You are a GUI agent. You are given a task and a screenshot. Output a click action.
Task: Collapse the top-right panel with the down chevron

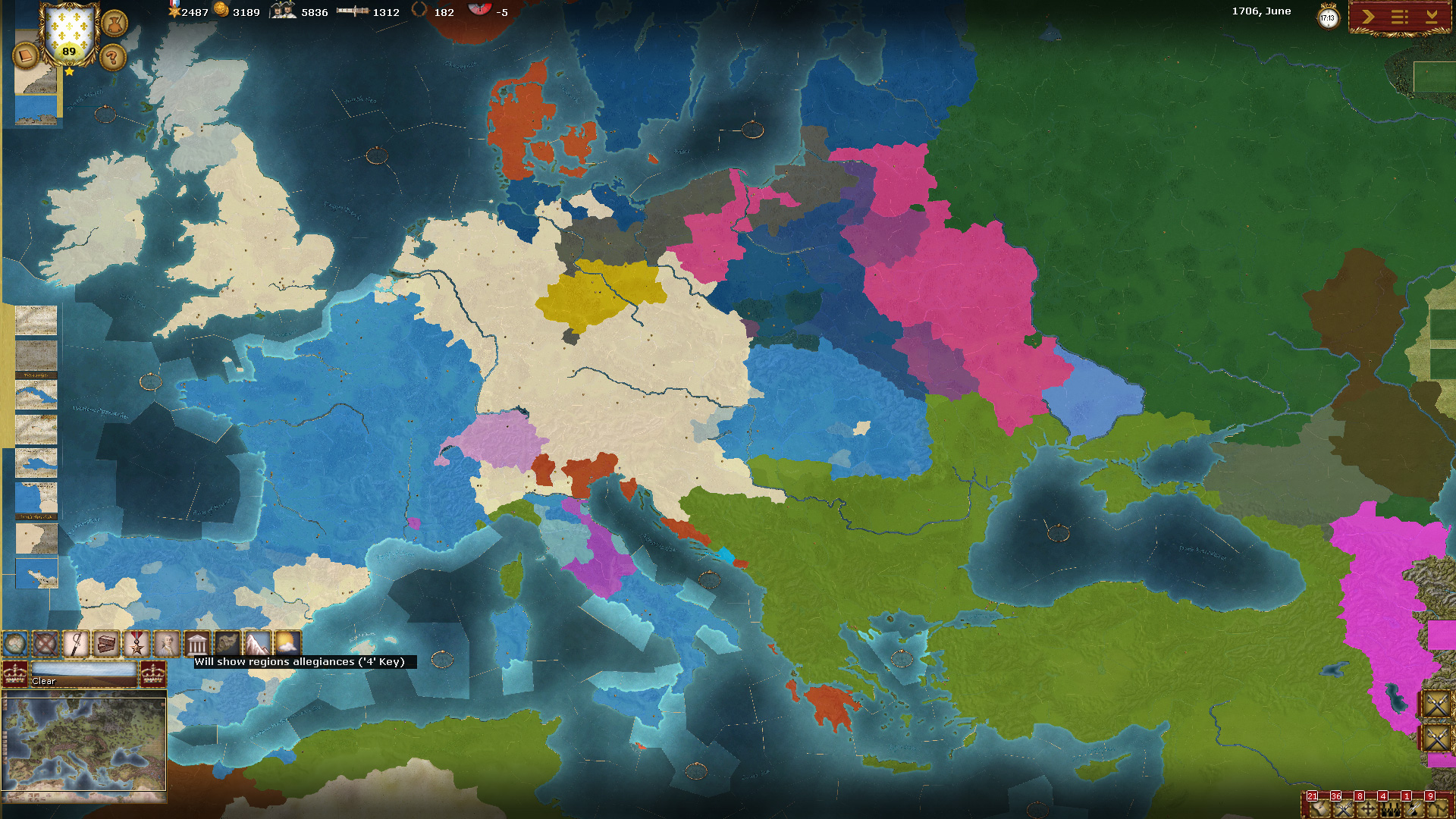[x=1432, y=17]
